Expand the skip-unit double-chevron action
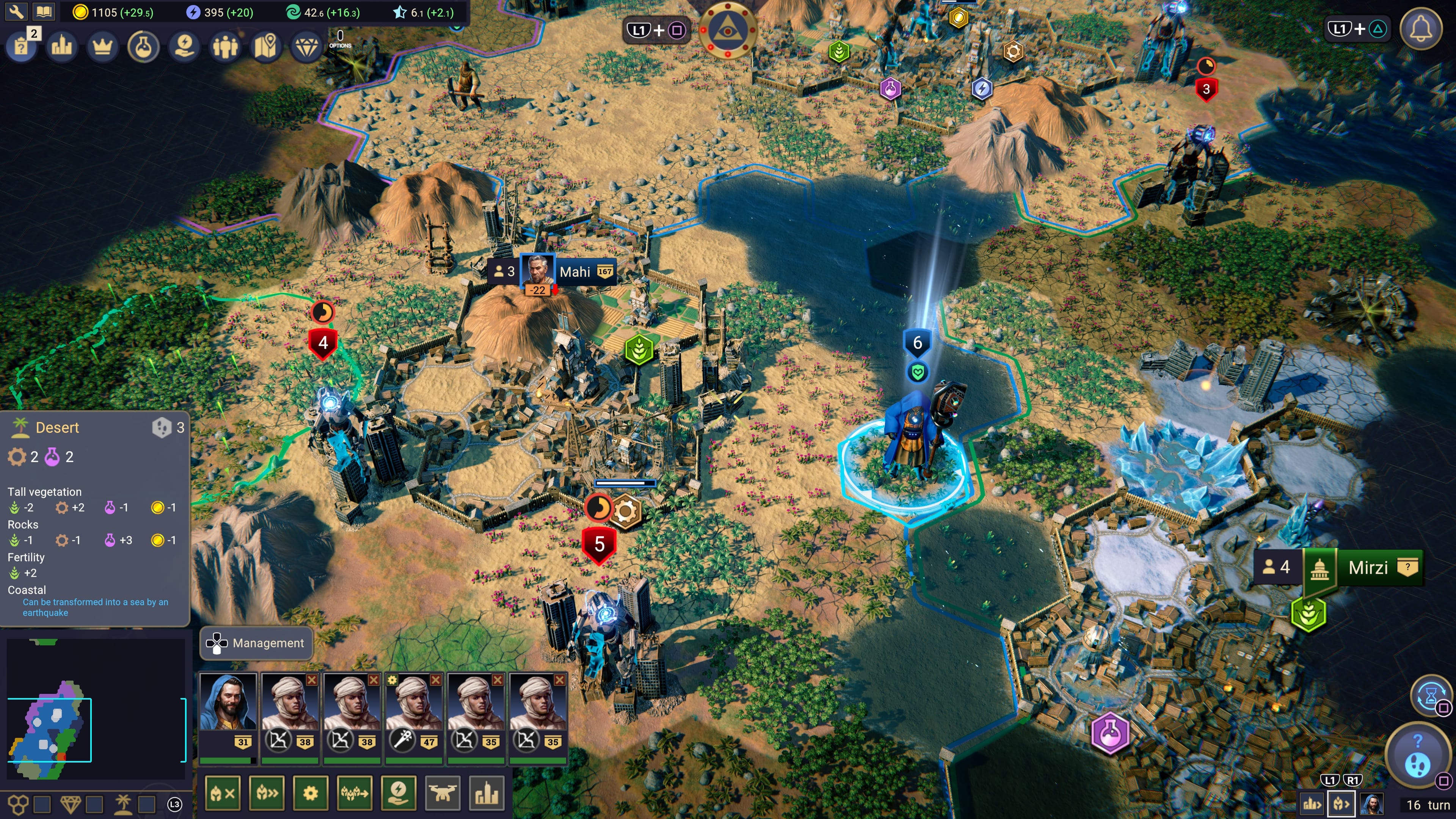Viewport: 1456px width, 819px height. 266,792
